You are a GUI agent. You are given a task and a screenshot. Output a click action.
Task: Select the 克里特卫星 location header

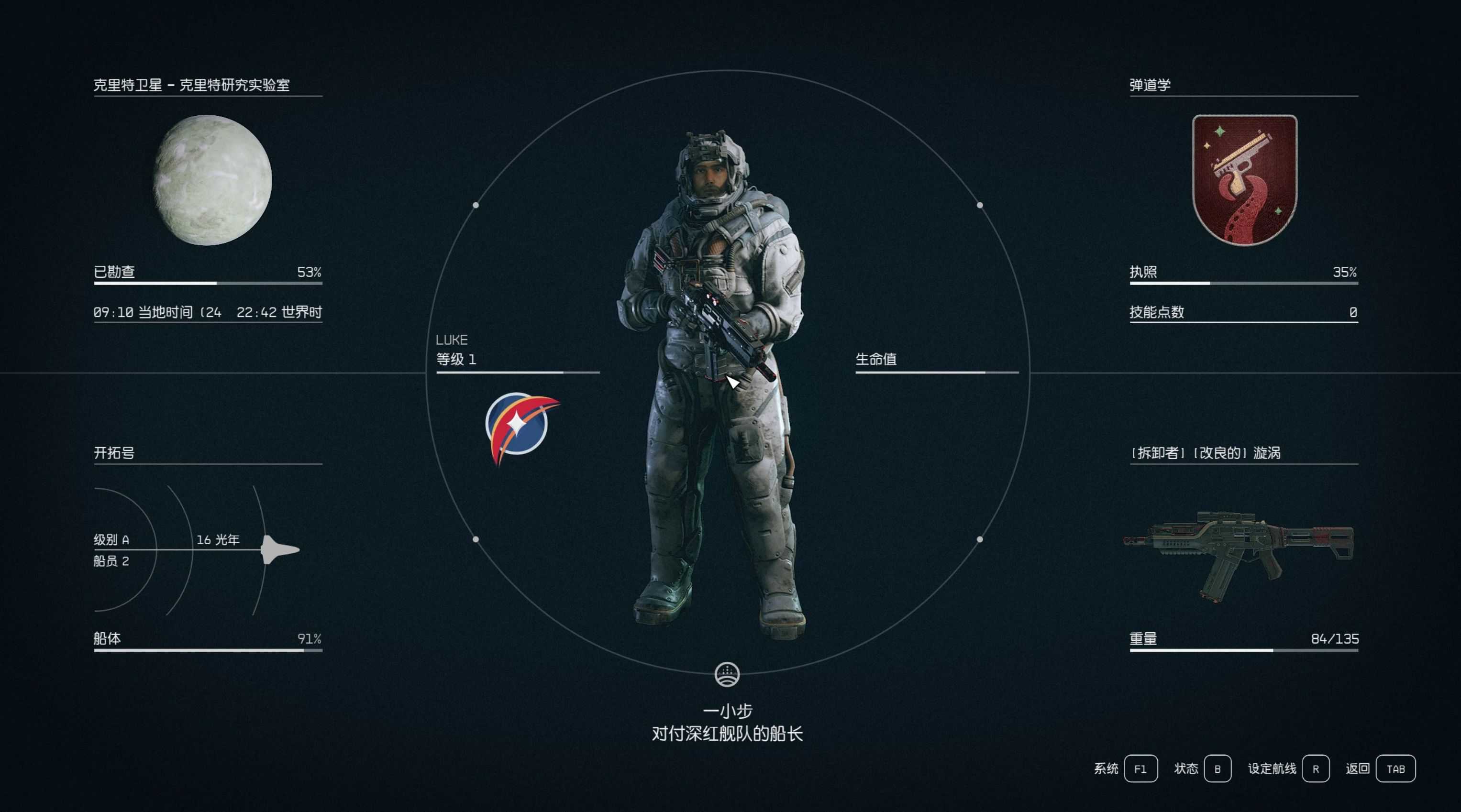point(192,85)
